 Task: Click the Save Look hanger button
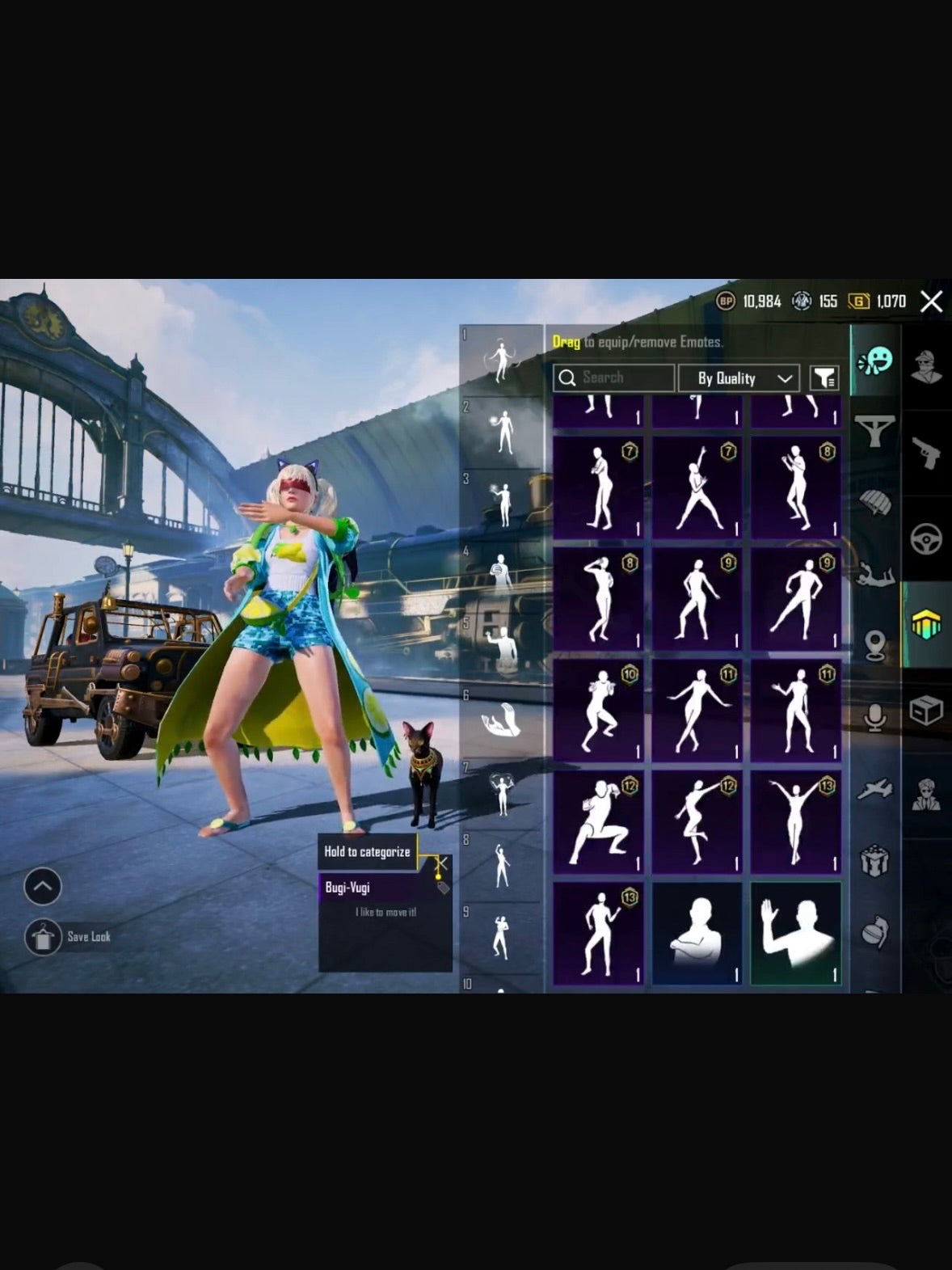[x=43, y=938]
